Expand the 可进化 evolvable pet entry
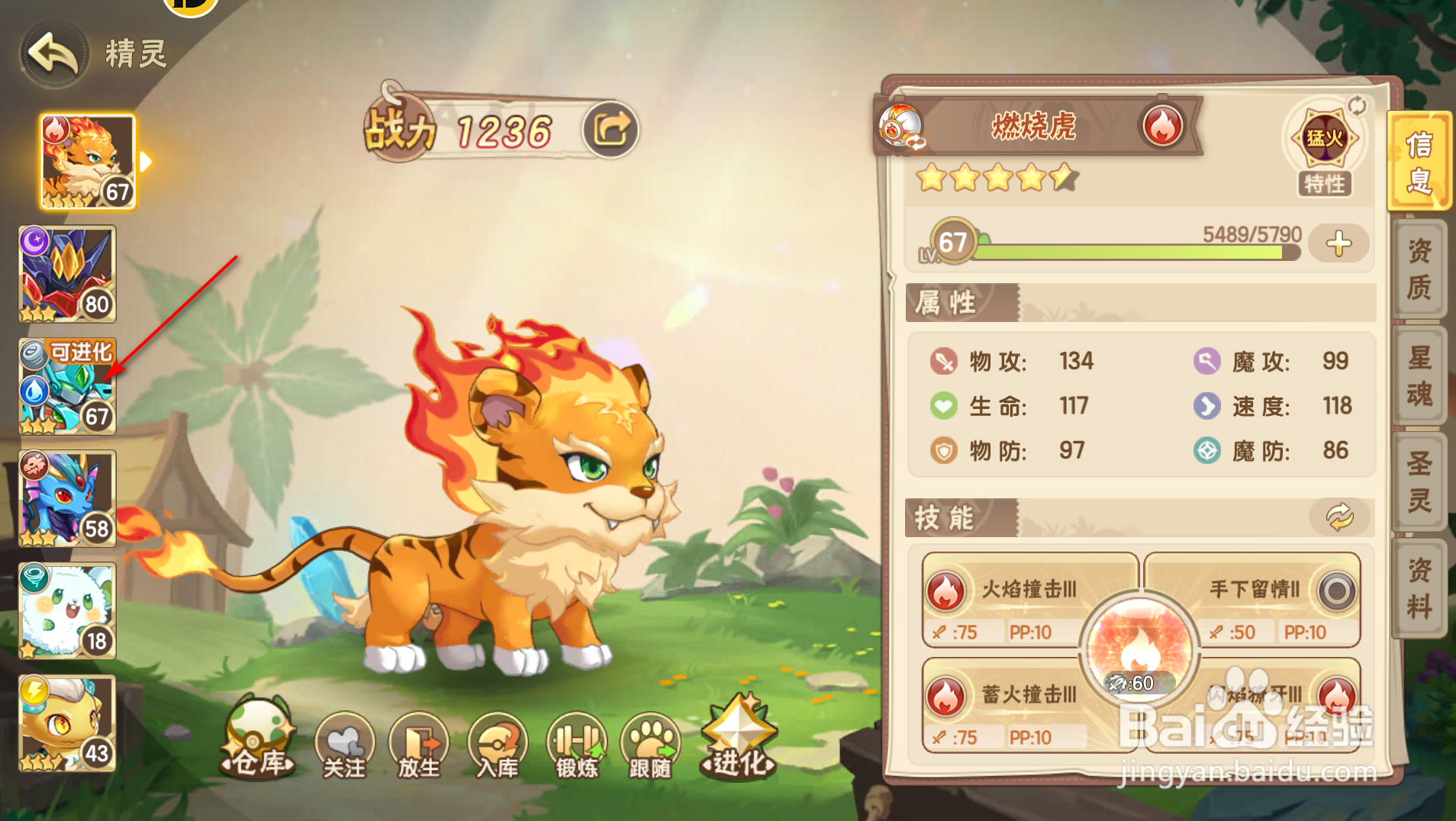1456x821 pixels. [x=67, y=385]
